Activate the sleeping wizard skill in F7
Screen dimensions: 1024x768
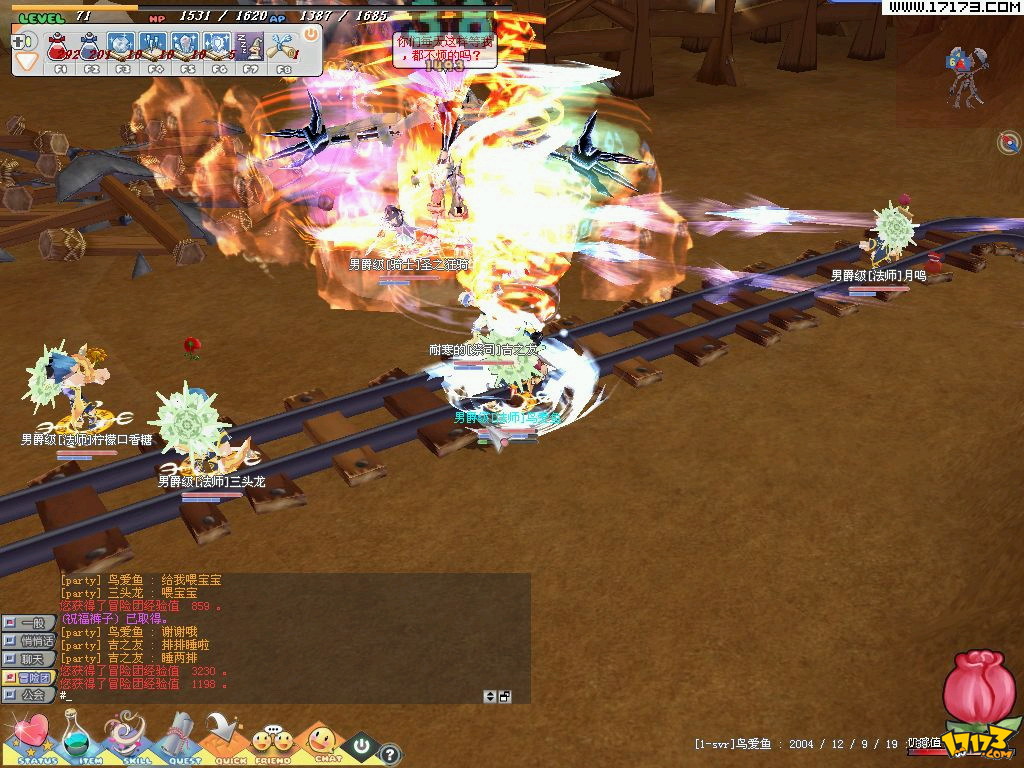pyautogui.click(x=251, y=46)
